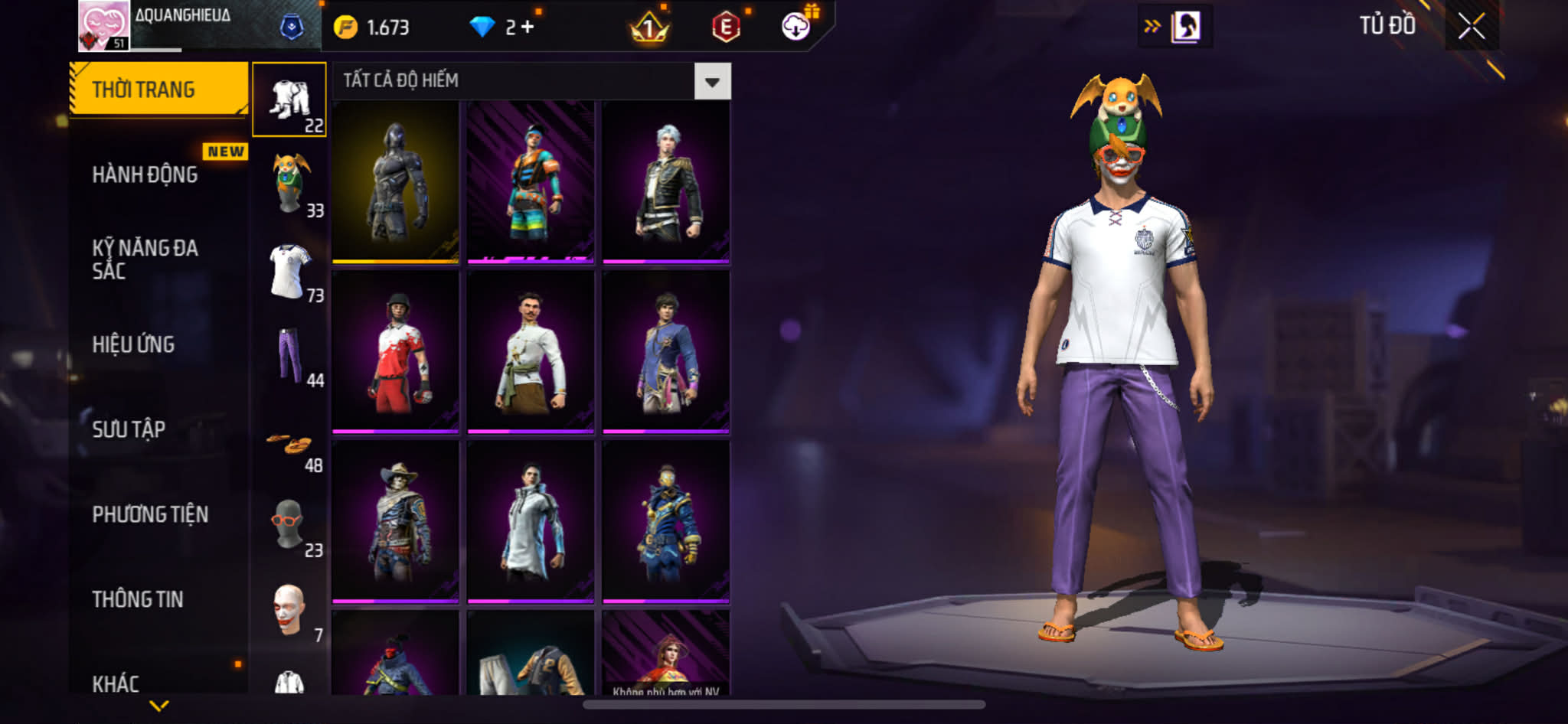Switch to the Hành Động tab

coord(145,175)
